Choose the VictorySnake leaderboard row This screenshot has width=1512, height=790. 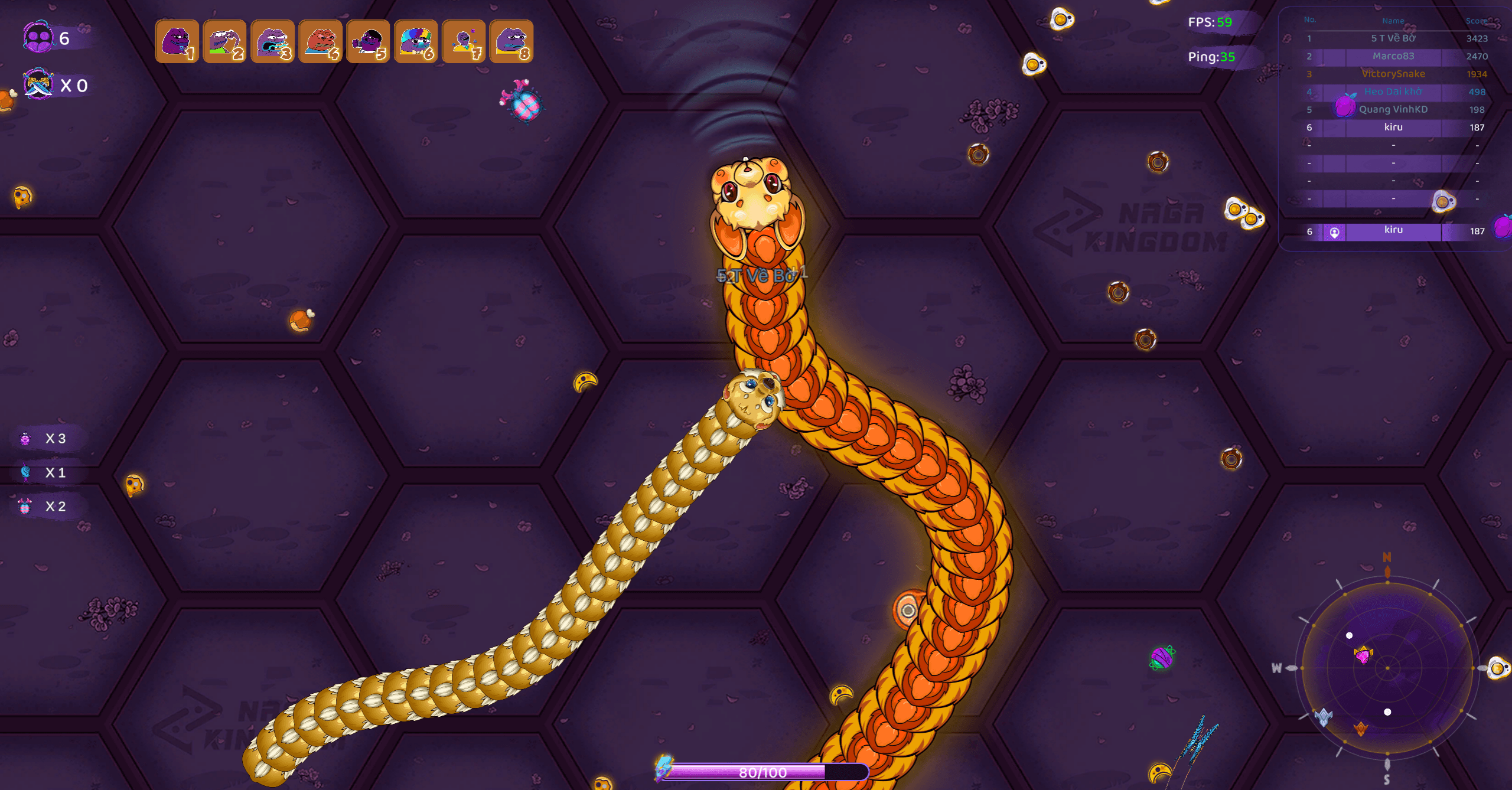[1393, 74]
